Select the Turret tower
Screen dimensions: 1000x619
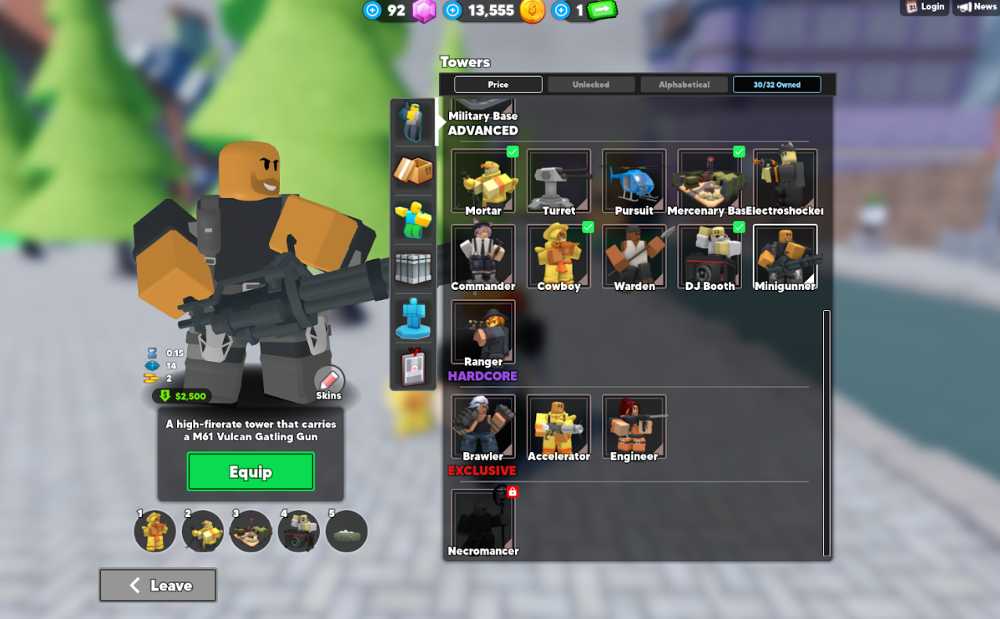[x=559, y=180]
